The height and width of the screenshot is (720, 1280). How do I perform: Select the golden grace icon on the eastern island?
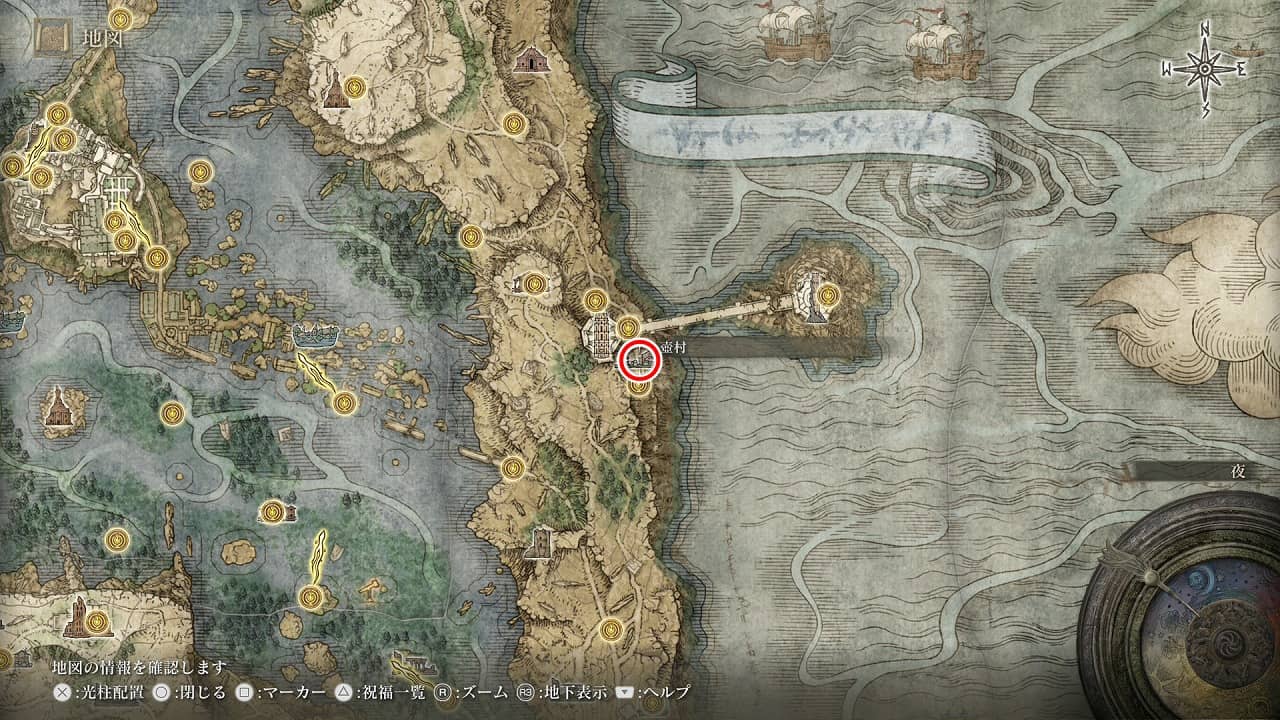point(827,296)
